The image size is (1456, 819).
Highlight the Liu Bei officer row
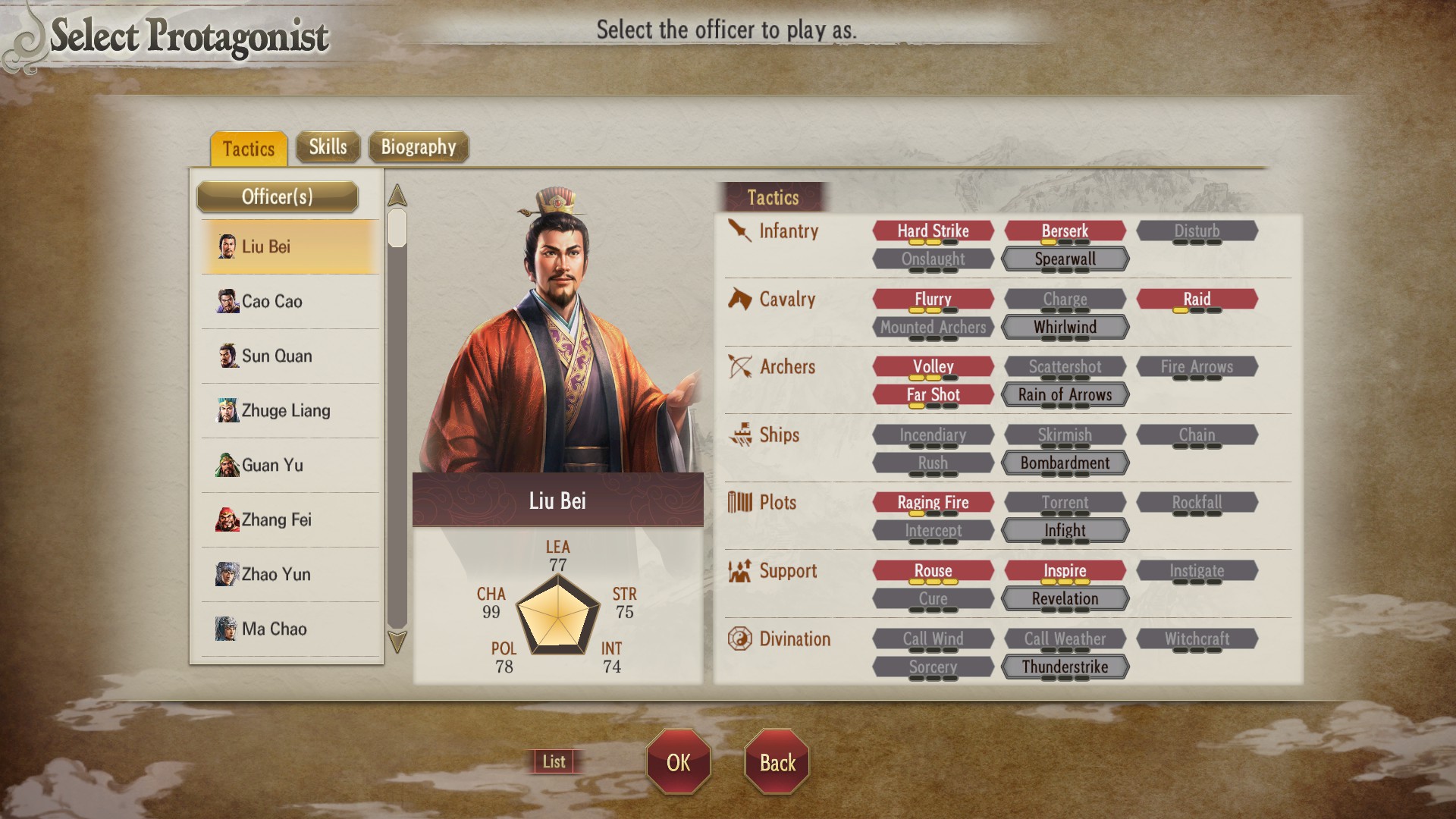click(290, 247)
